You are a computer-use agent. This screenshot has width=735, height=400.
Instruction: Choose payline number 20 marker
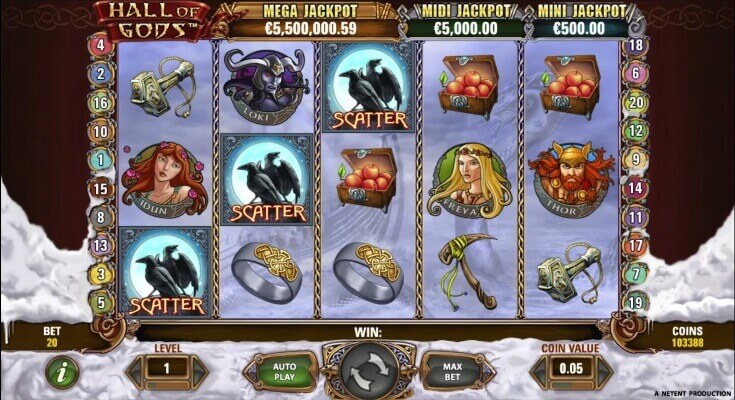click(633, 102)
